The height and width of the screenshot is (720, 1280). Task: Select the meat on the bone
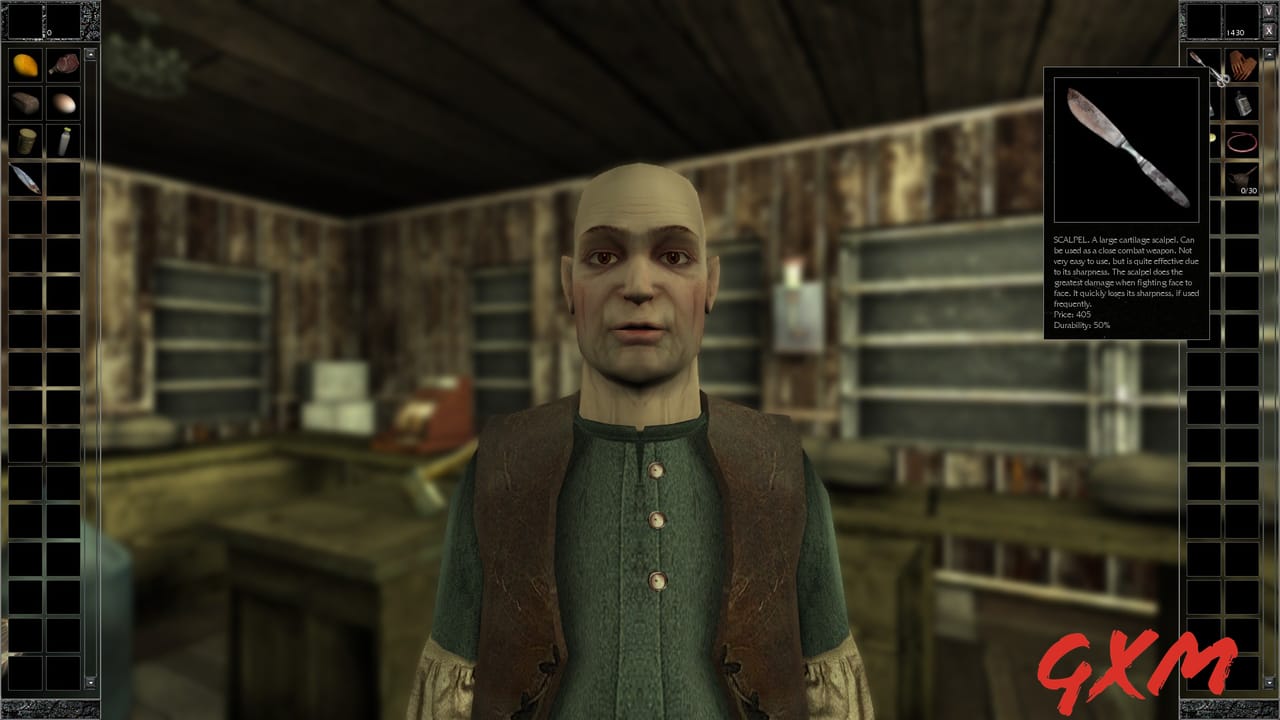[65, 65]
